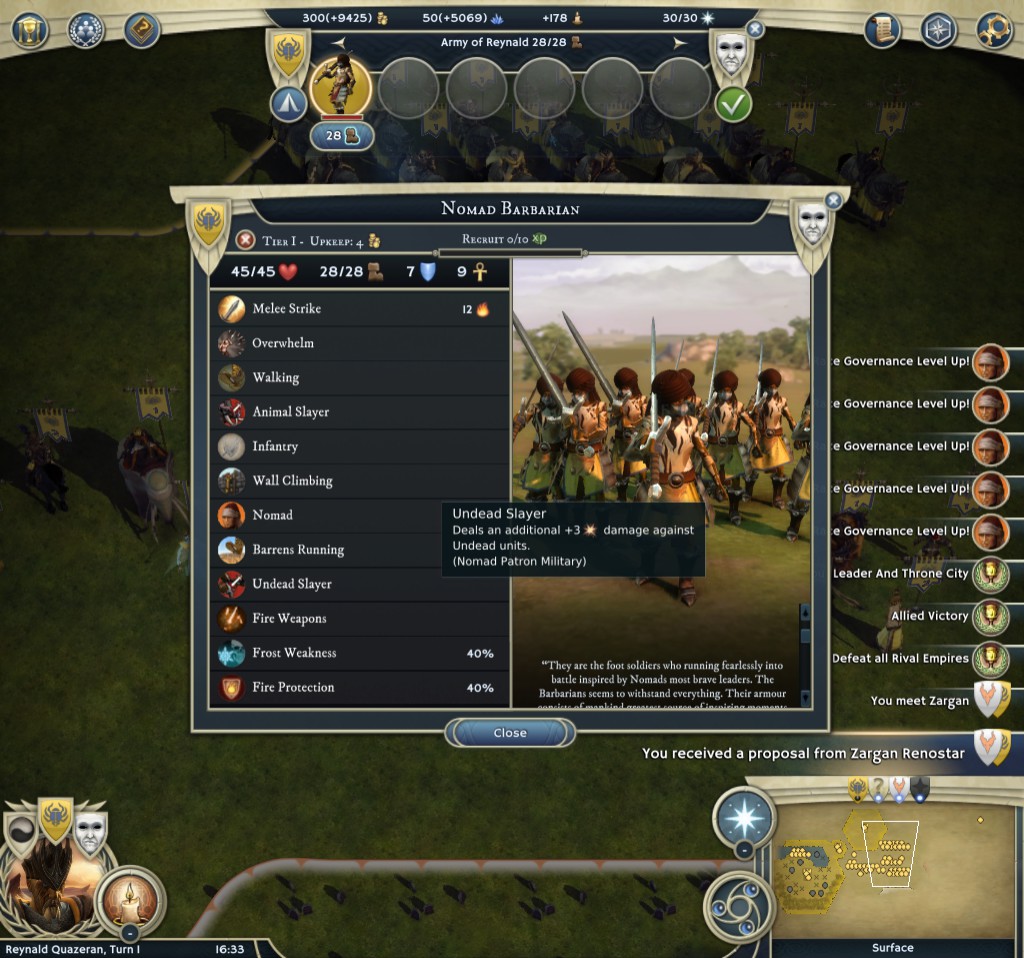This screenshot has height=958, width=1024.
Task: Click the Animal Slayer trait row
Action: 358,412
